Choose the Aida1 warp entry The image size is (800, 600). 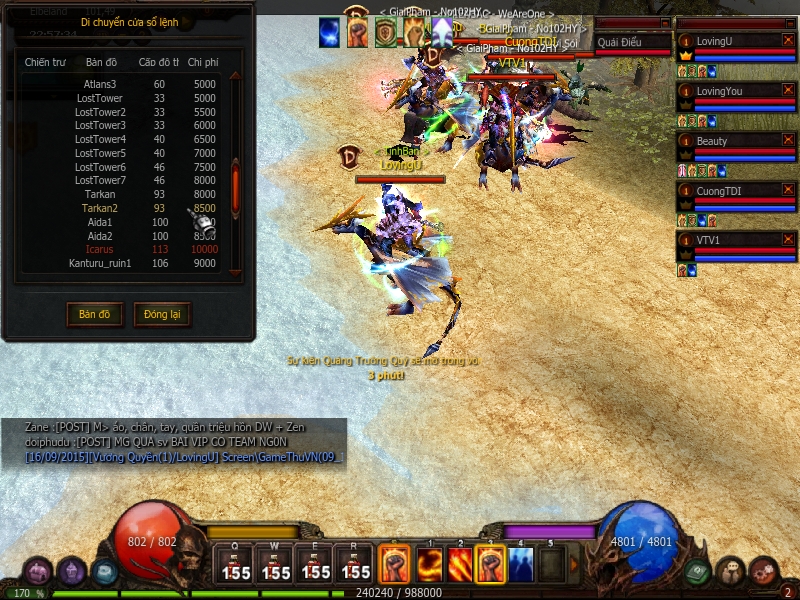pyautogui.click(x=100, y=222)
